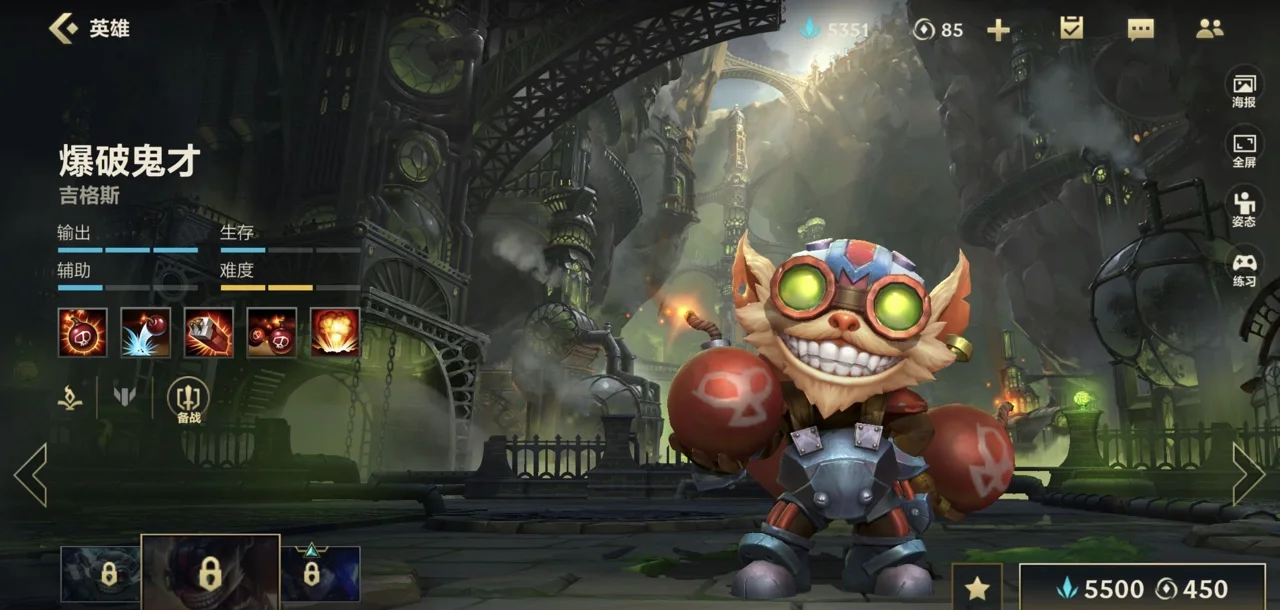This screenshot has width=1280, height=610.
Task: View the skull bomb passive ability
Action: [82, 332]
